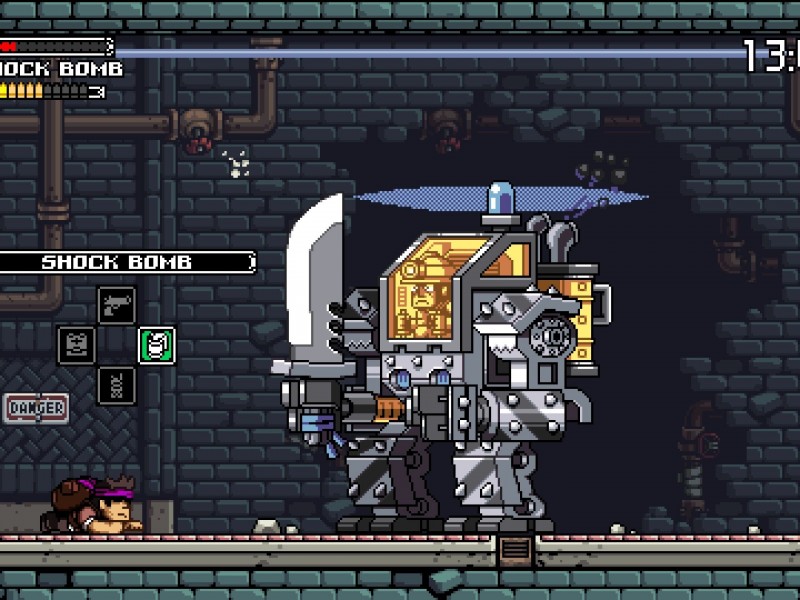Pick the battery-shaped weapon slot
Viewport: 800px width, 600px height.
click(77, 345)
